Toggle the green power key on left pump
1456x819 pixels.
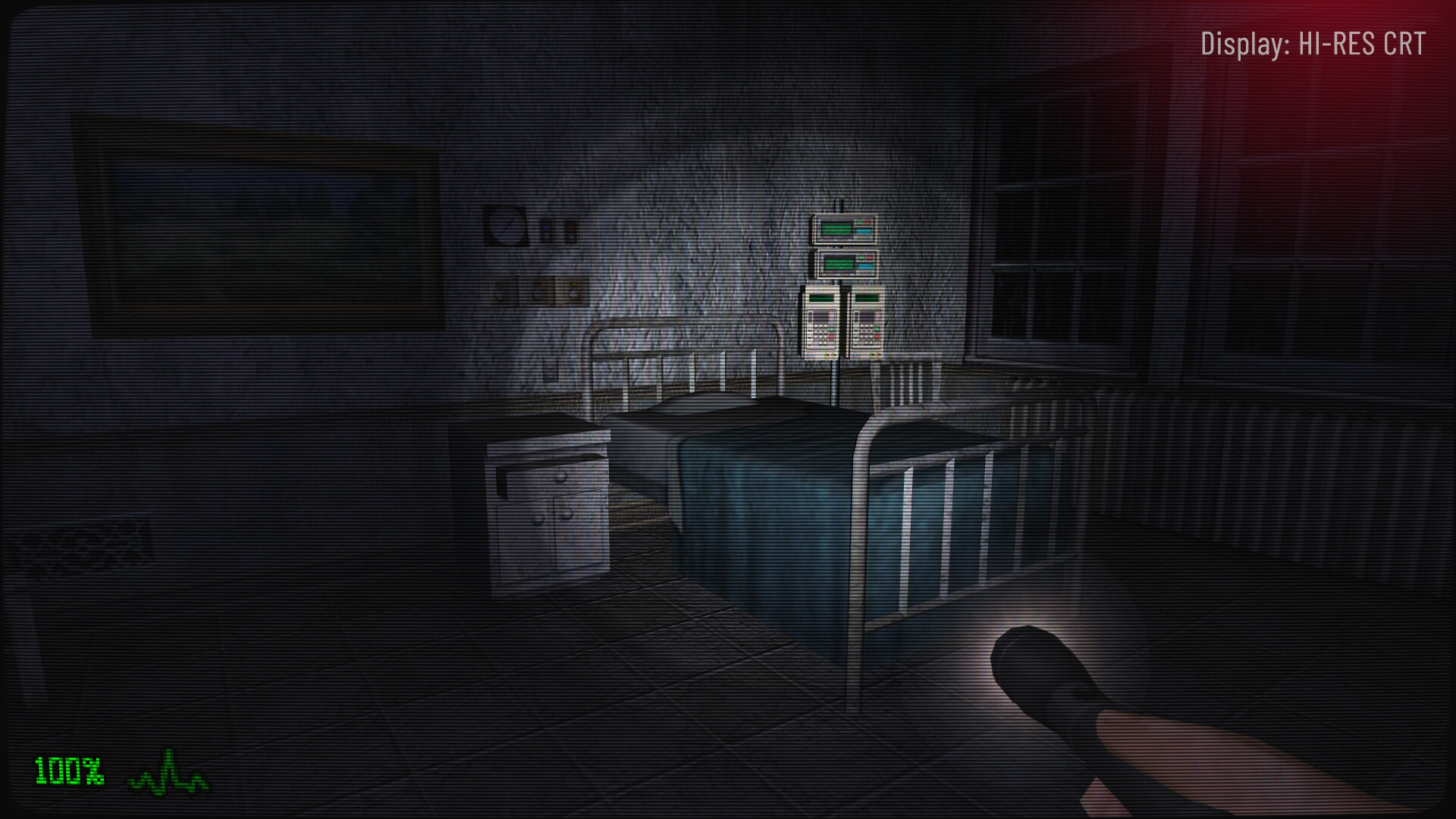tap(830, 329)
